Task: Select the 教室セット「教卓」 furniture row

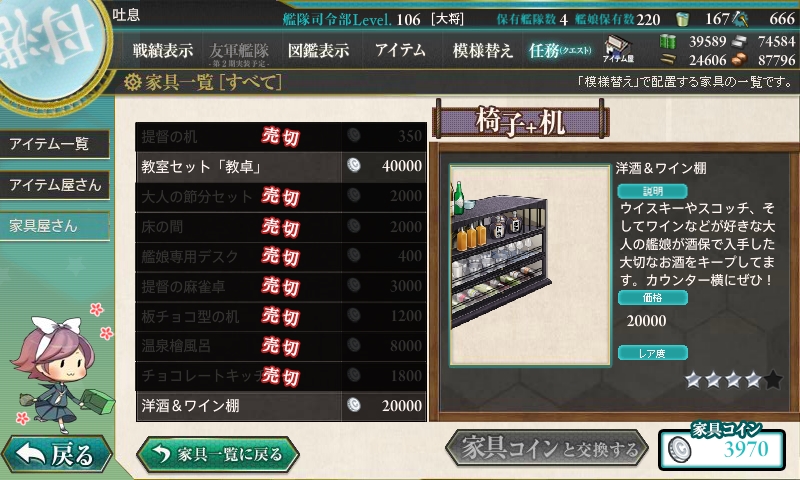Action: (x=281, y=166)
